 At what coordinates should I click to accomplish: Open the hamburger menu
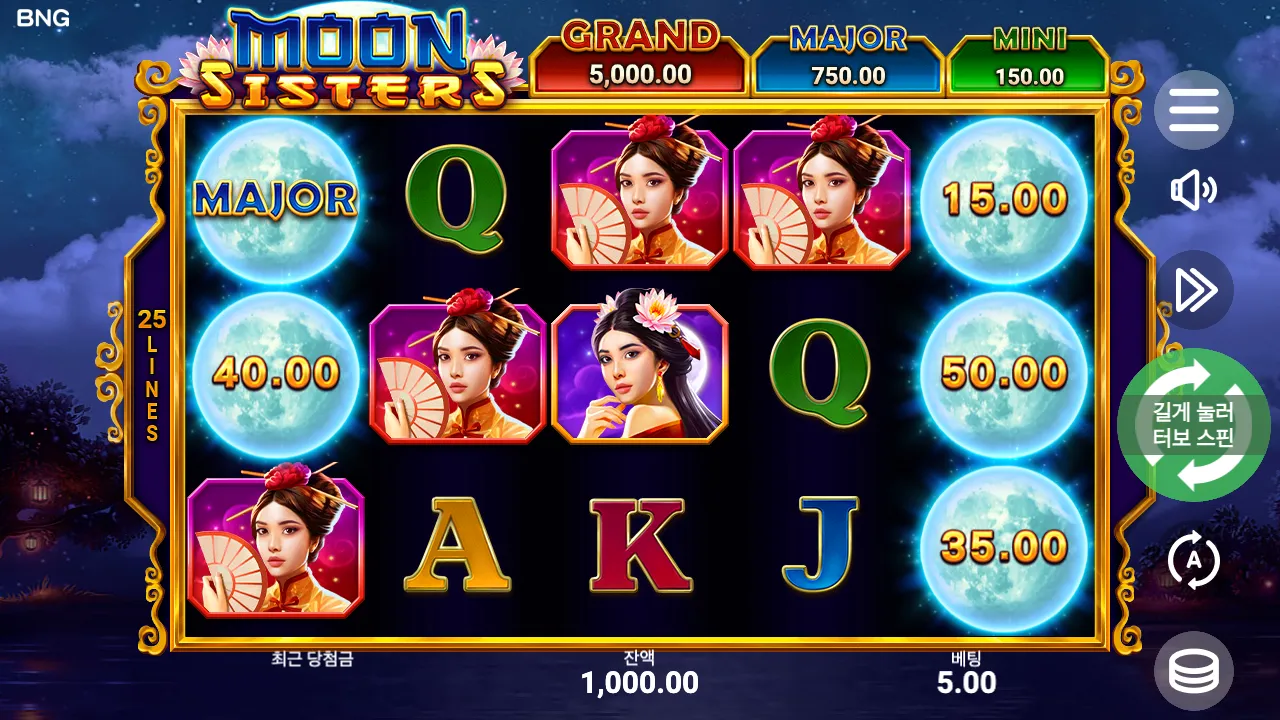point(1193,110)
